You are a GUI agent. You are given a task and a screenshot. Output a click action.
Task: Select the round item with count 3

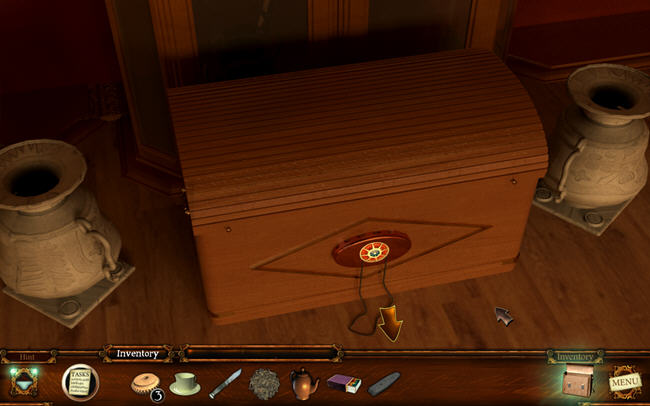[x=146, y=384]
